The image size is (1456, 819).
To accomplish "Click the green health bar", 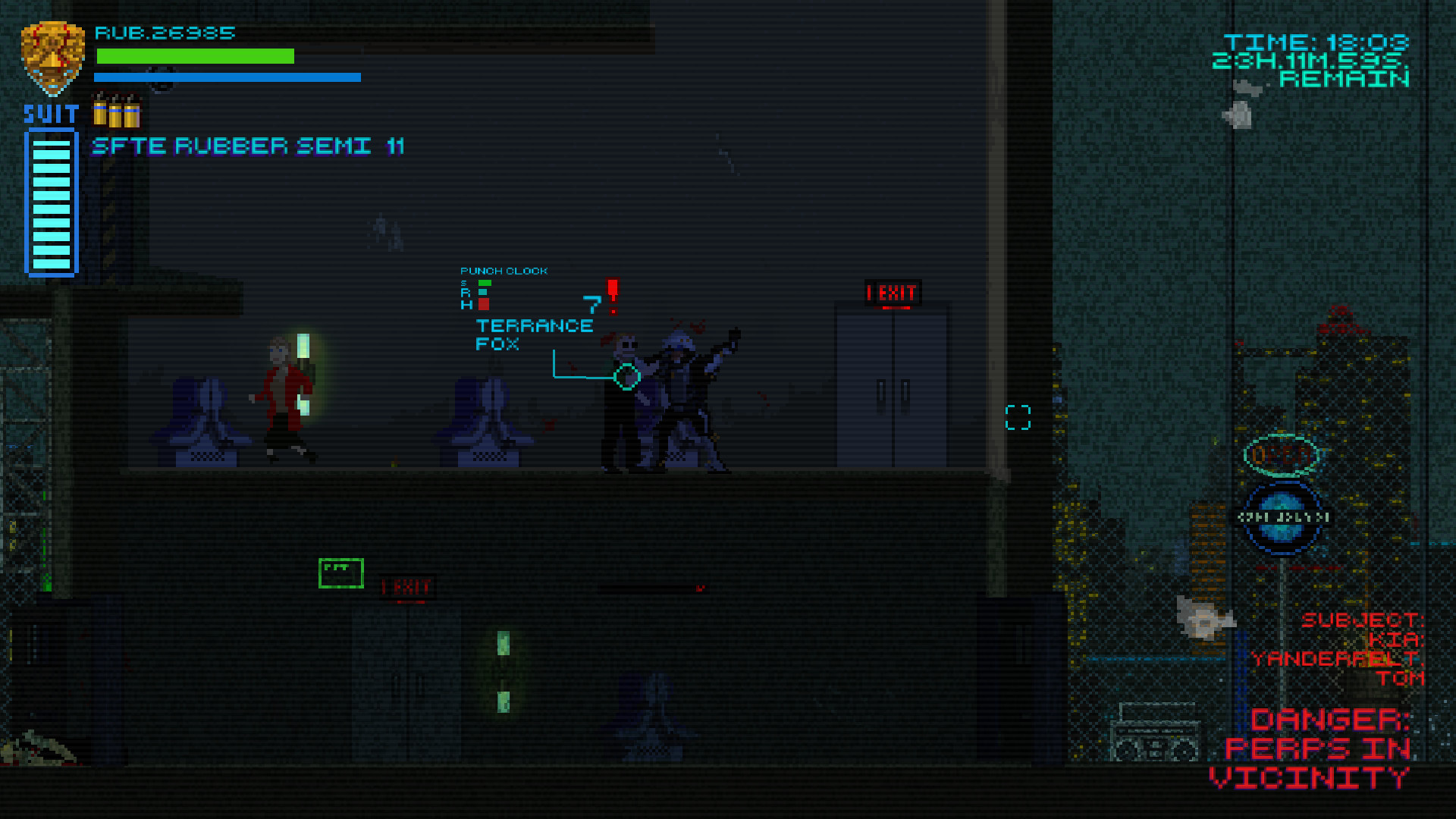I will (x=194, y=55).
